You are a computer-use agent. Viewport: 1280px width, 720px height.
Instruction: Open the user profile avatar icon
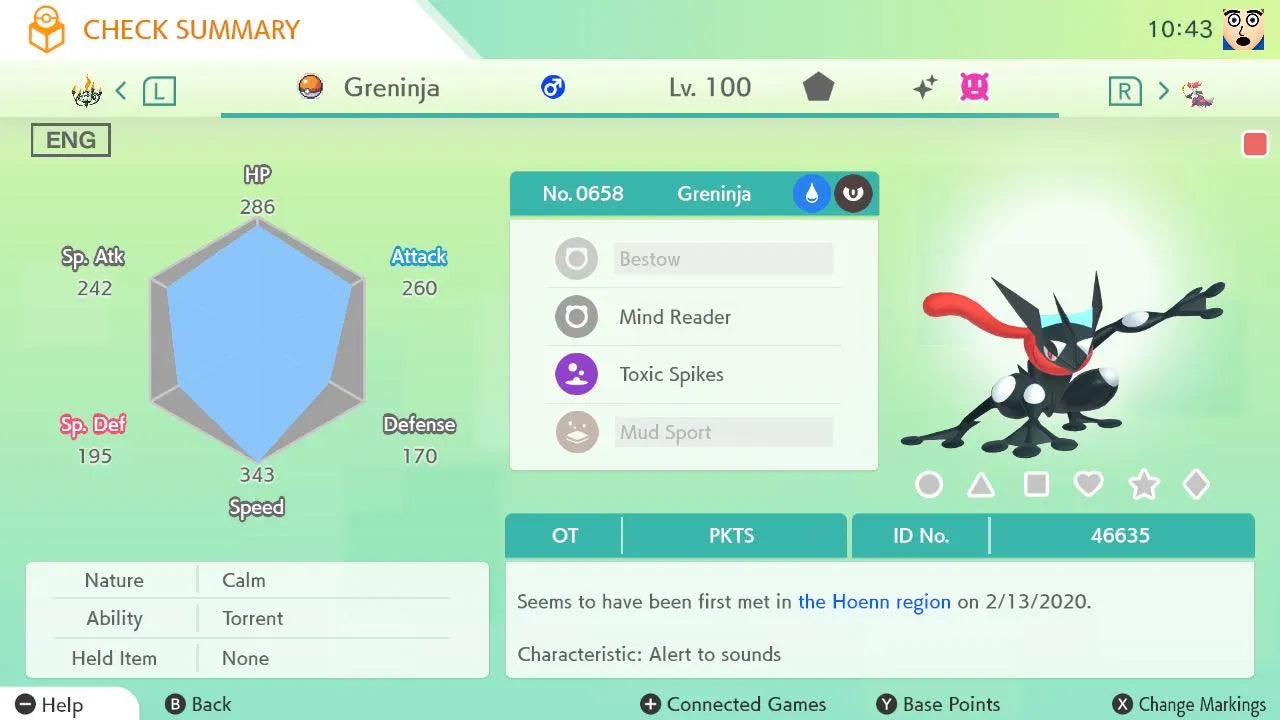click(1243, 30)
